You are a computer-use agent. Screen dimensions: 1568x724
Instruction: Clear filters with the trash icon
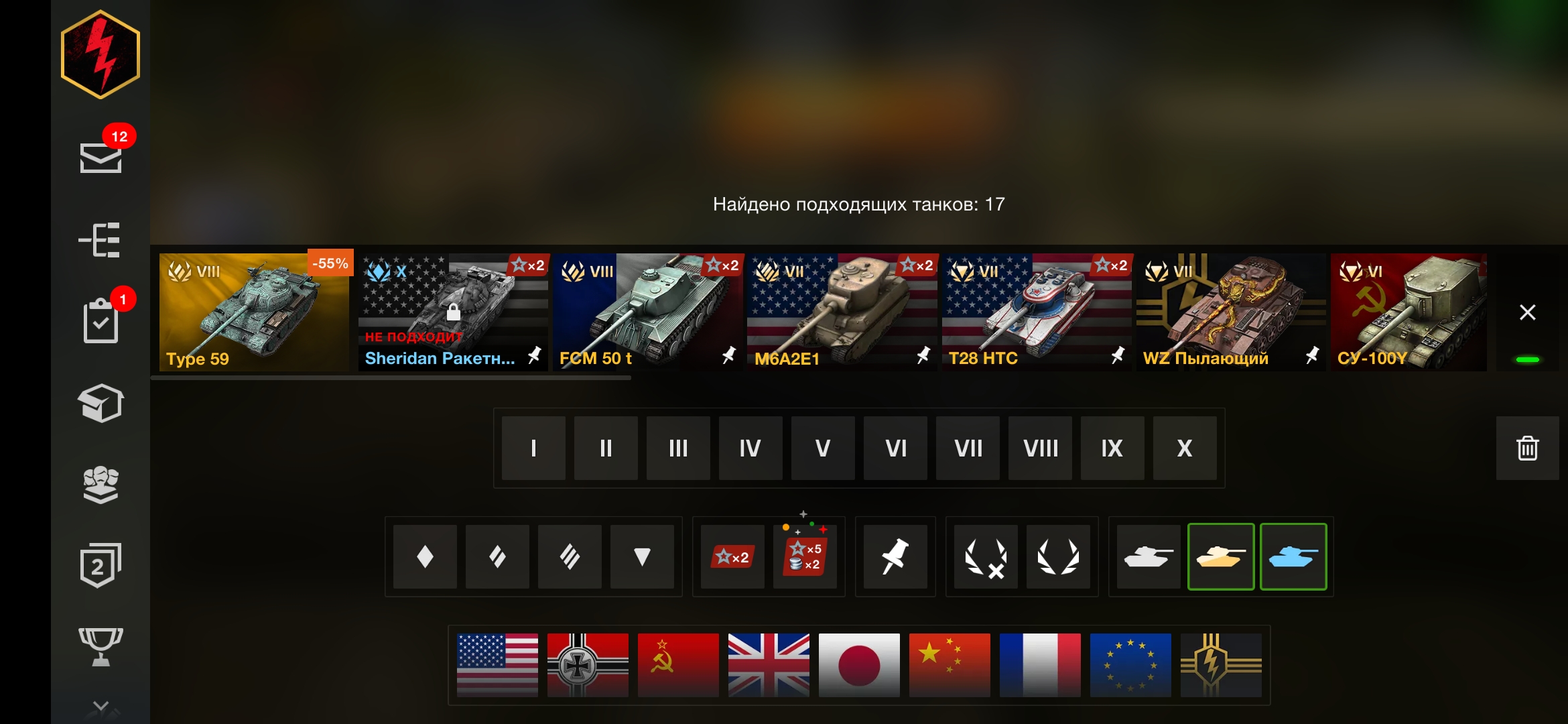[1527, 448]
